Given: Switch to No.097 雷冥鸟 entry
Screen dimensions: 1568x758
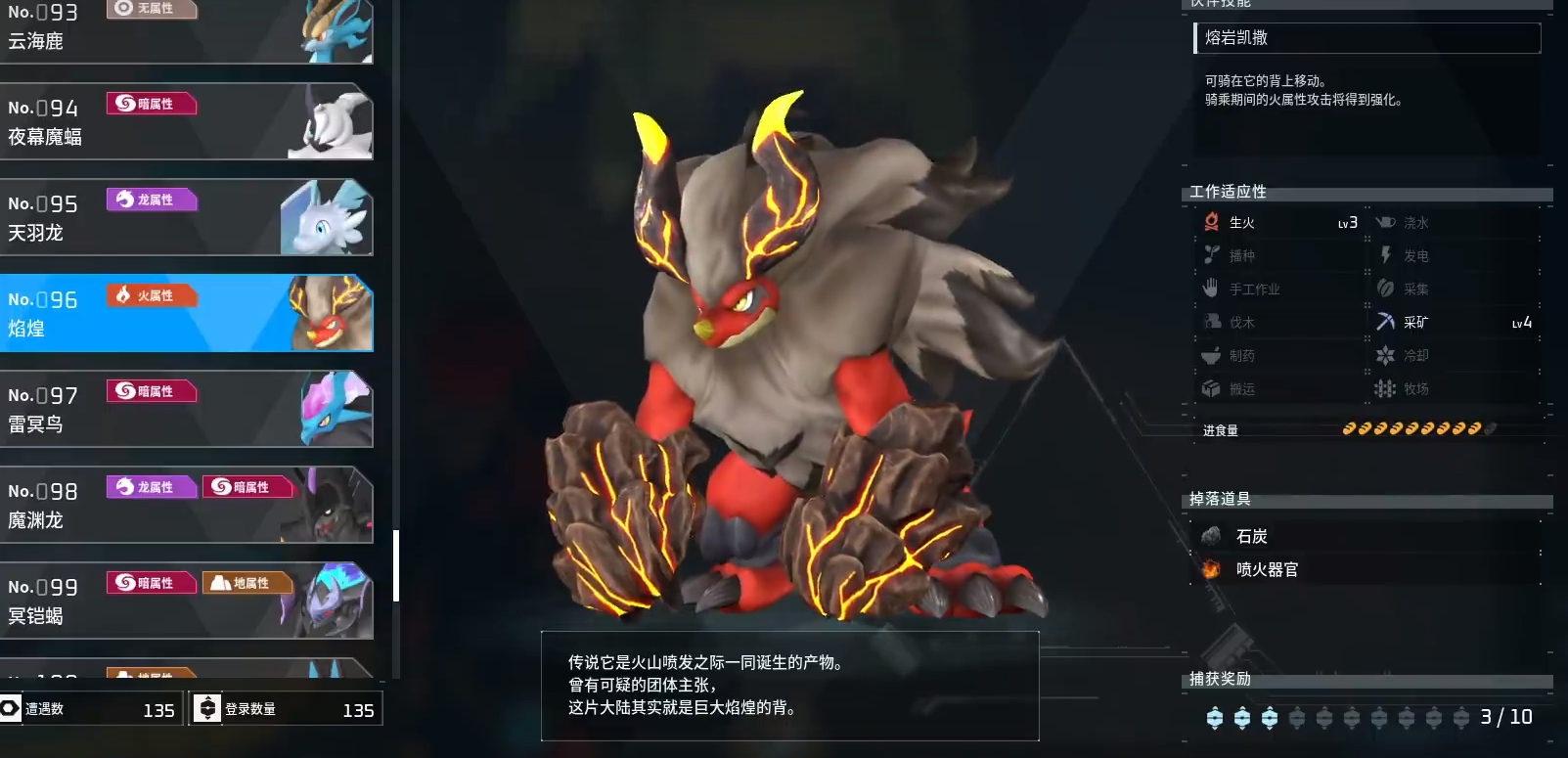Looking at the screenshot, I should [x=186, y=409].
